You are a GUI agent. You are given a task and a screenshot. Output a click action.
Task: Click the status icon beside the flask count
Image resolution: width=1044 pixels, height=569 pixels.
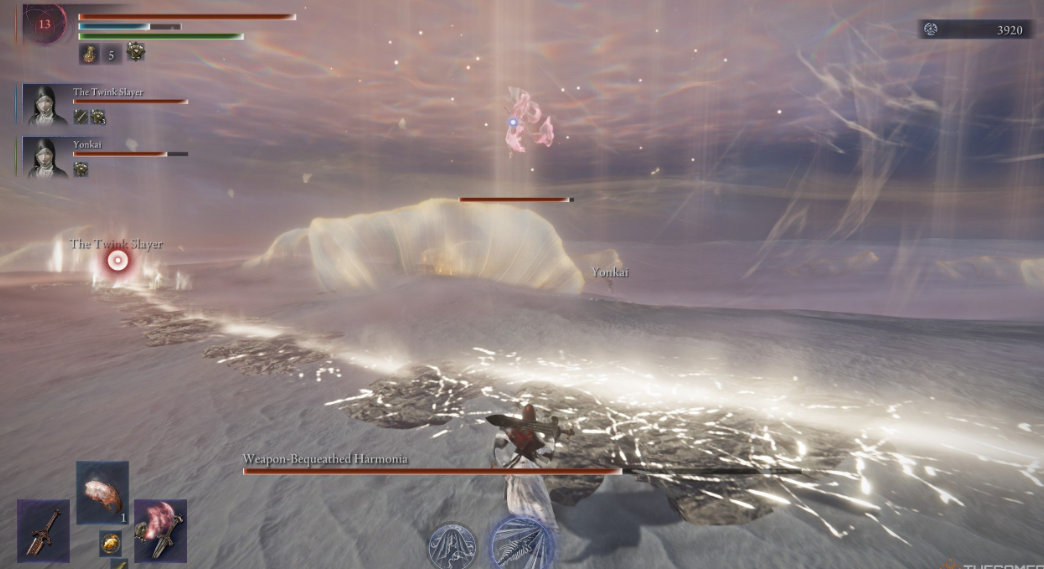coord(135,54)
